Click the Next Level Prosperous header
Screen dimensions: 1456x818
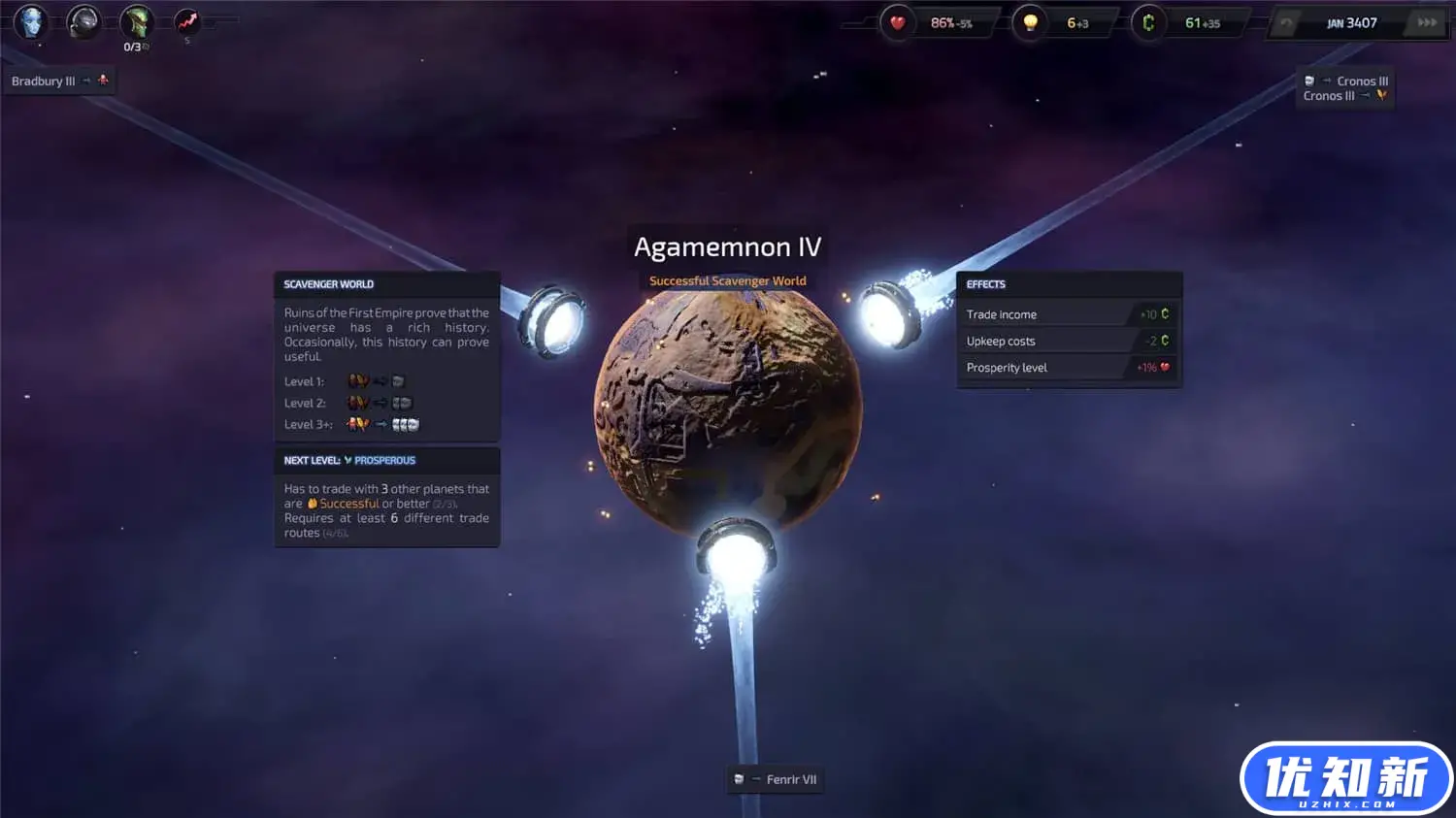click(x=386, y=460)
